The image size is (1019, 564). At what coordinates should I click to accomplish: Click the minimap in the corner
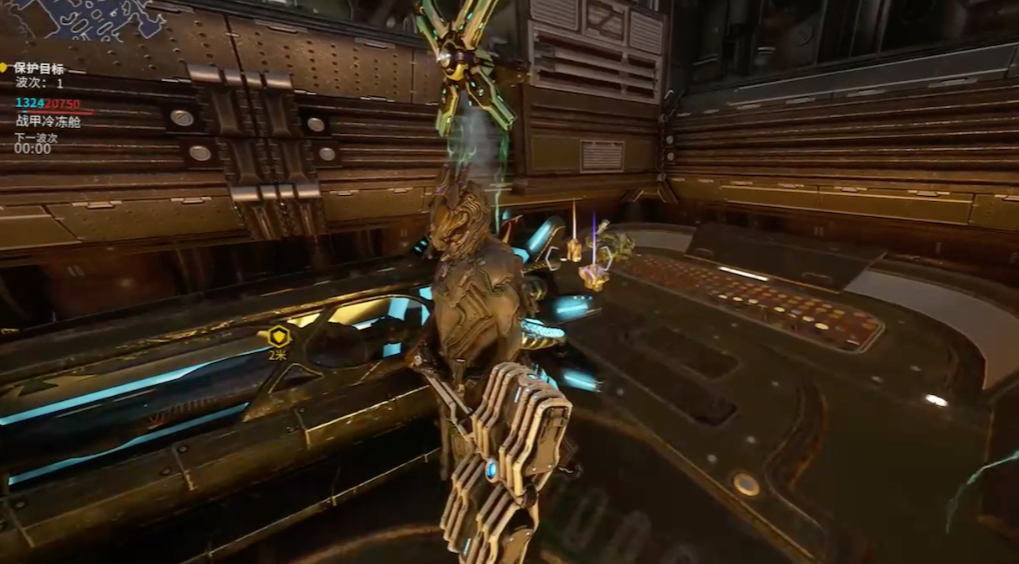[x=85, y=18]
